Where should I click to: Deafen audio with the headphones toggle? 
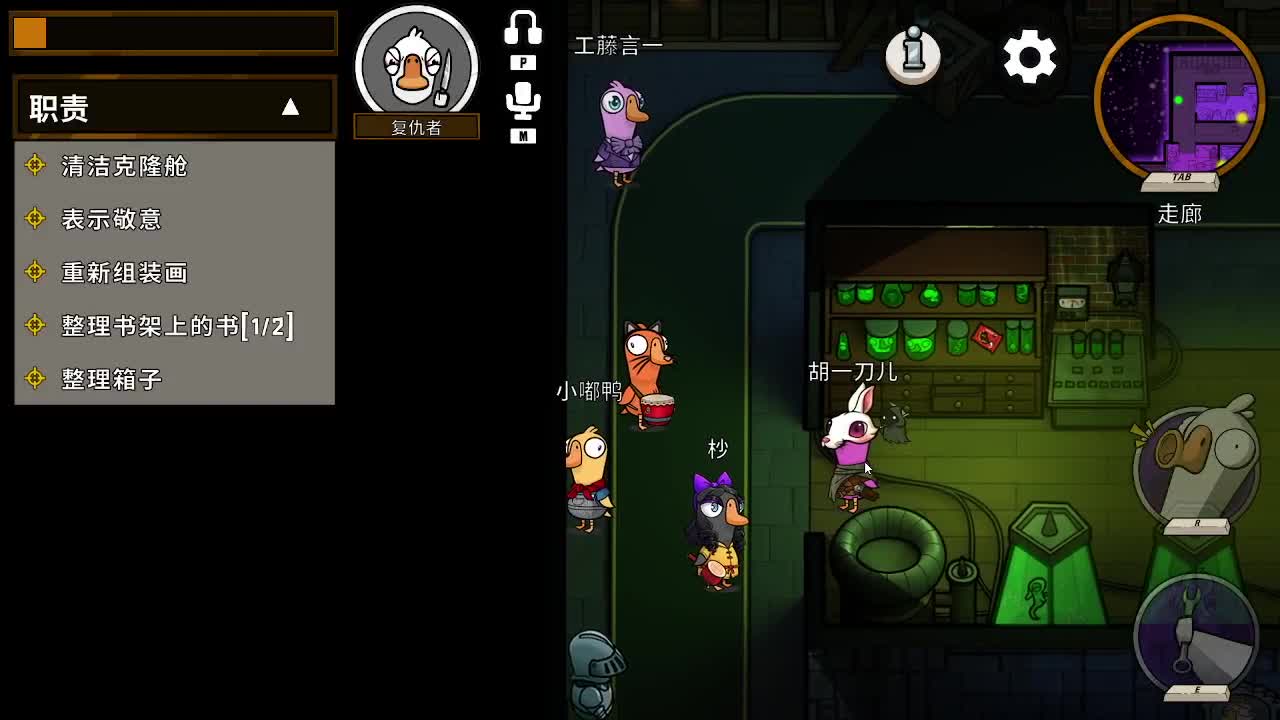pyautogui.click(x=525, y=30)
